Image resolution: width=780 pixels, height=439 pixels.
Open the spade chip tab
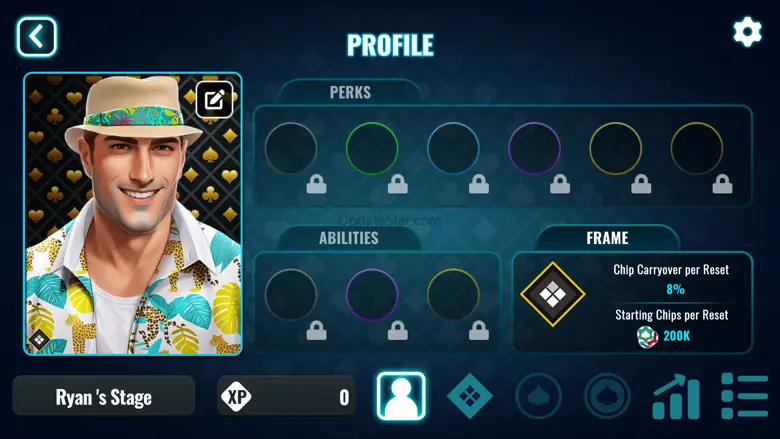tap(538, 396)
